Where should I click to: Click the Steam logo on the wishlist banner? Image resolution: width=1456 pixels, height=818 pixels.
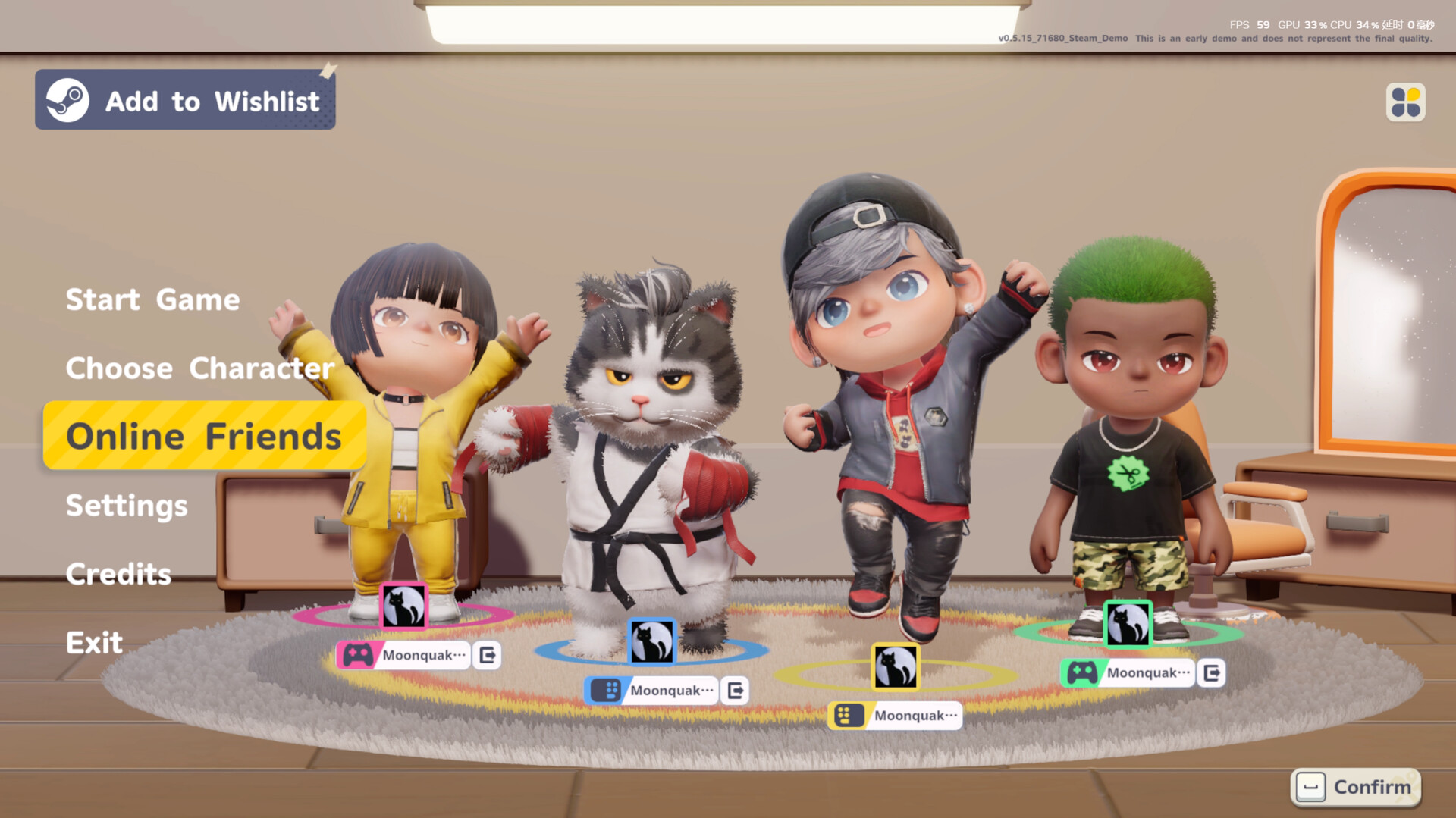click(67, 100)
